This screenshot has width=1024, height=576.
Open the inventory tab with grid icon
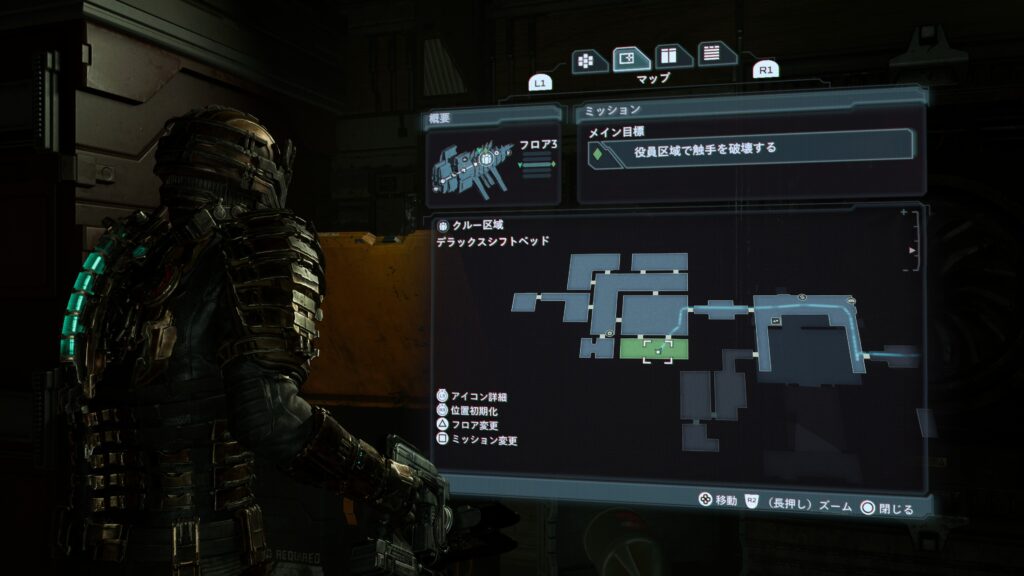point(590,60)
